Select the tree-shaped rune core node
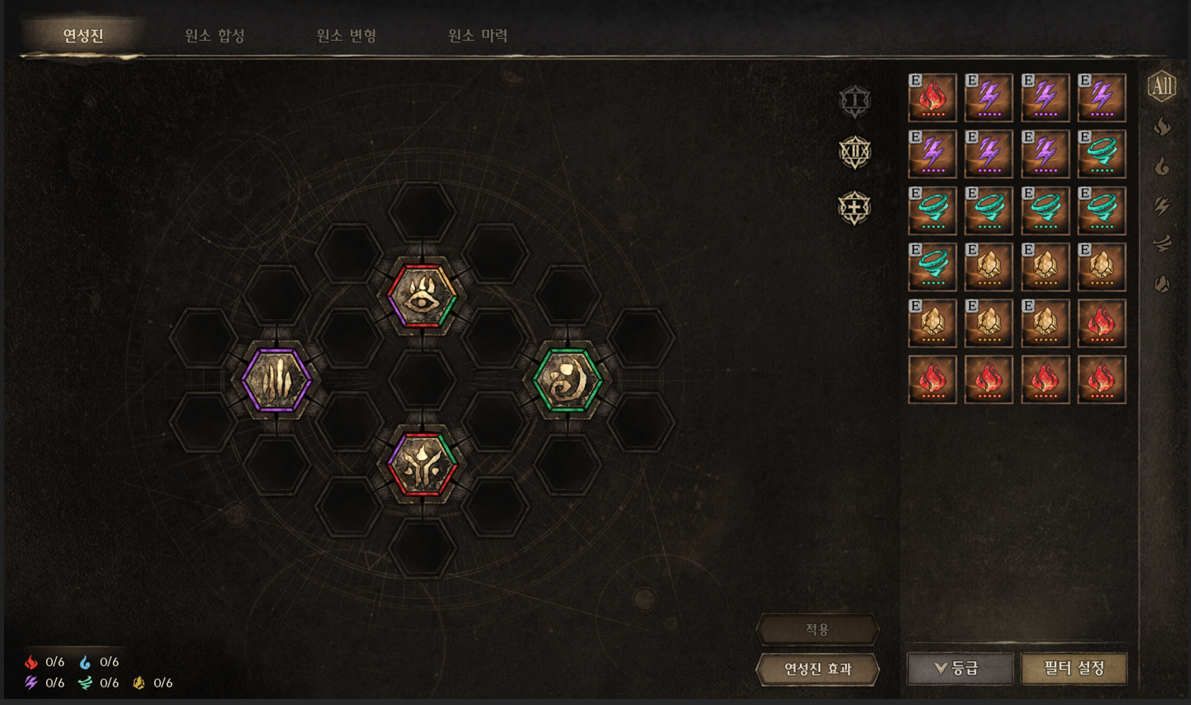Viewport: 1191px width, 705px height. [x=422, y=465]
